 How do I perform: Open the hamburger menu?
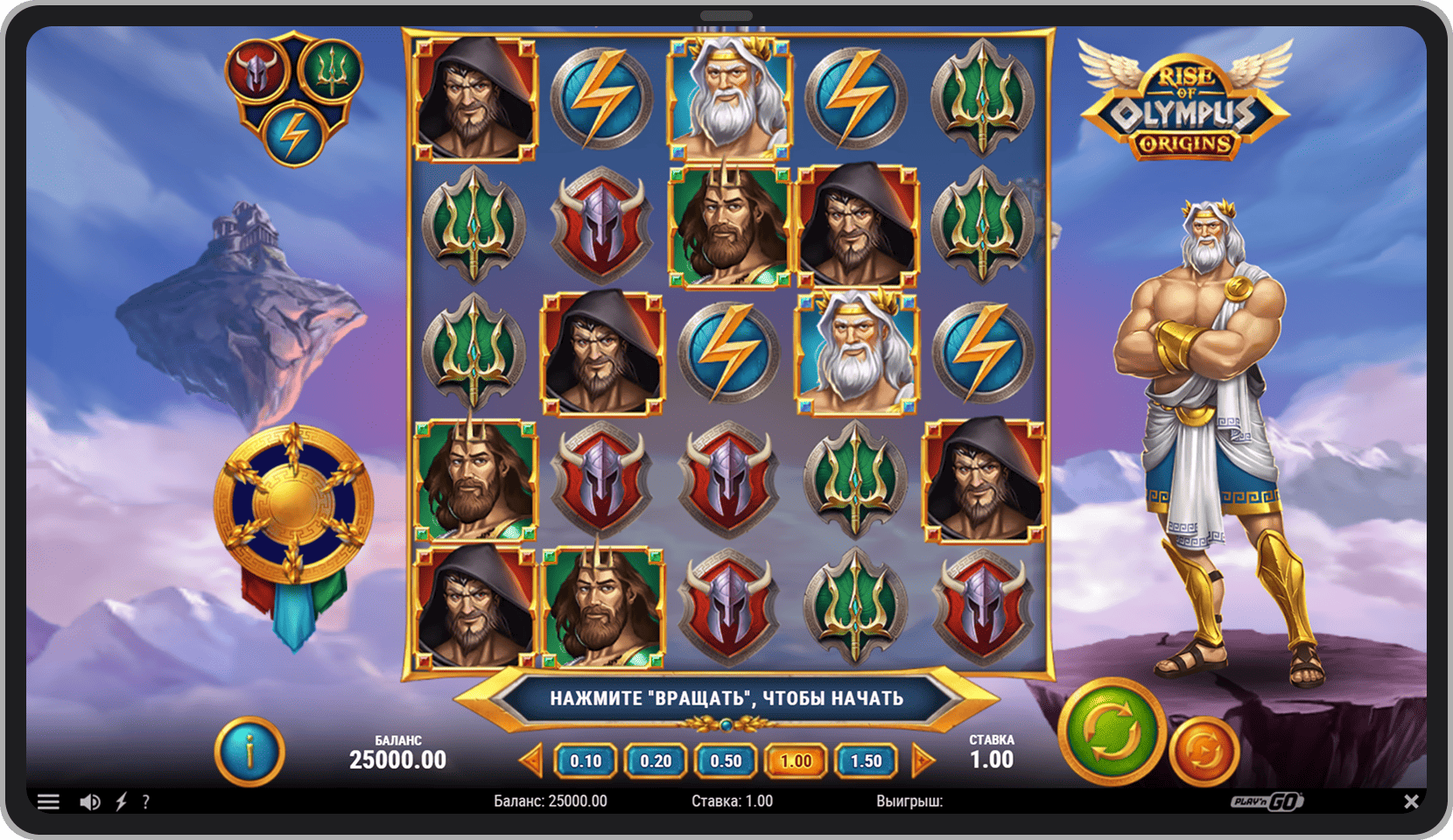(48, 801)
